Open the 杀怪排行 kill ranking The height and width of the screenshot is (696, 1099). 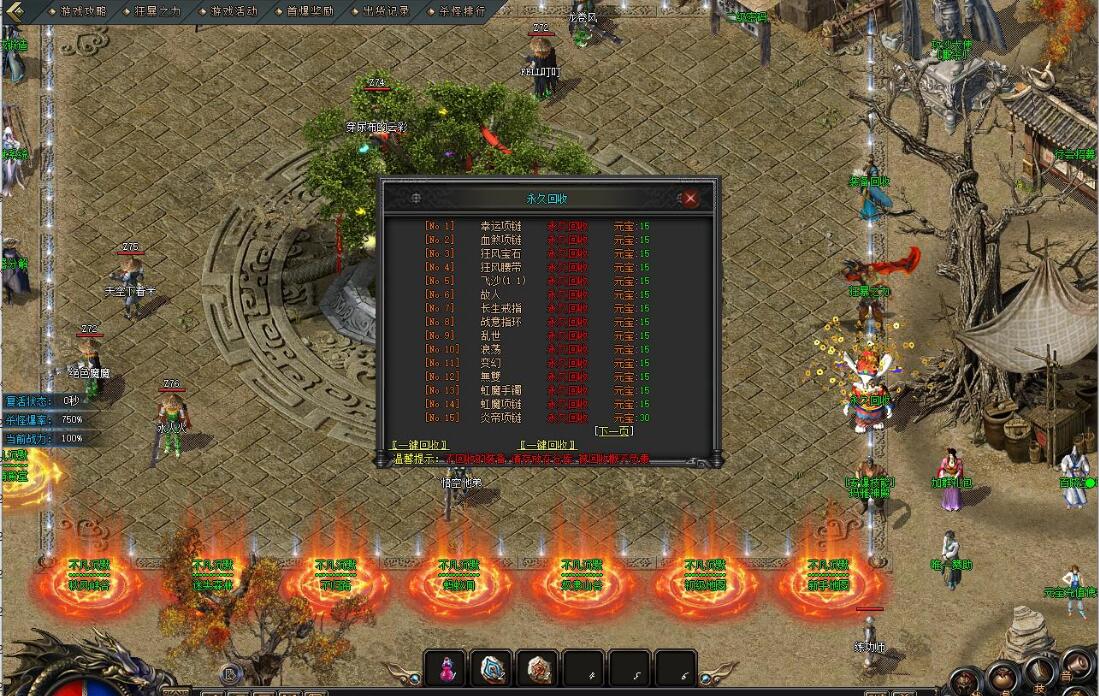click(x=462, y=11)
